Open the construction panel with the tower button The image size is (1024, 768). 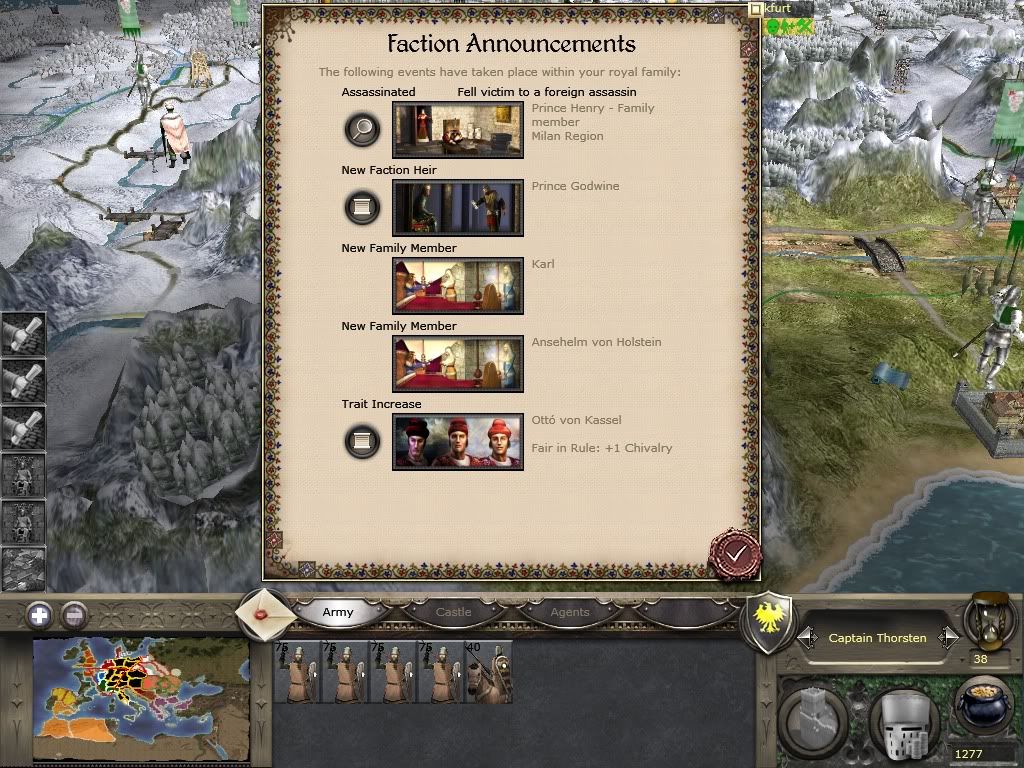pyautogui.click(x=814, y=719)
